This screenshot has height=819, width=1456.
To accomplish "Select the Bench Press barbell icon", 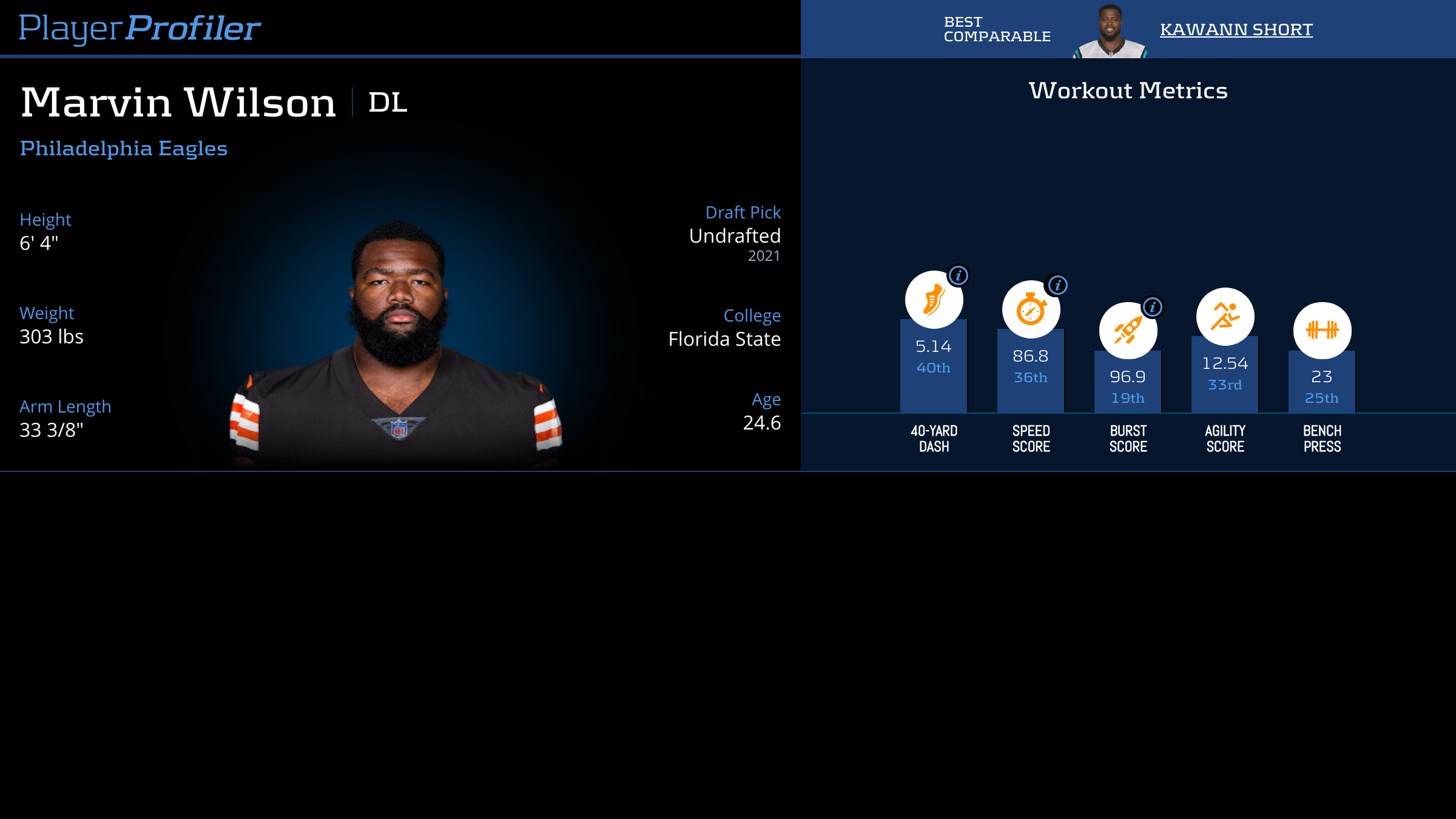I will point(1322,331).
